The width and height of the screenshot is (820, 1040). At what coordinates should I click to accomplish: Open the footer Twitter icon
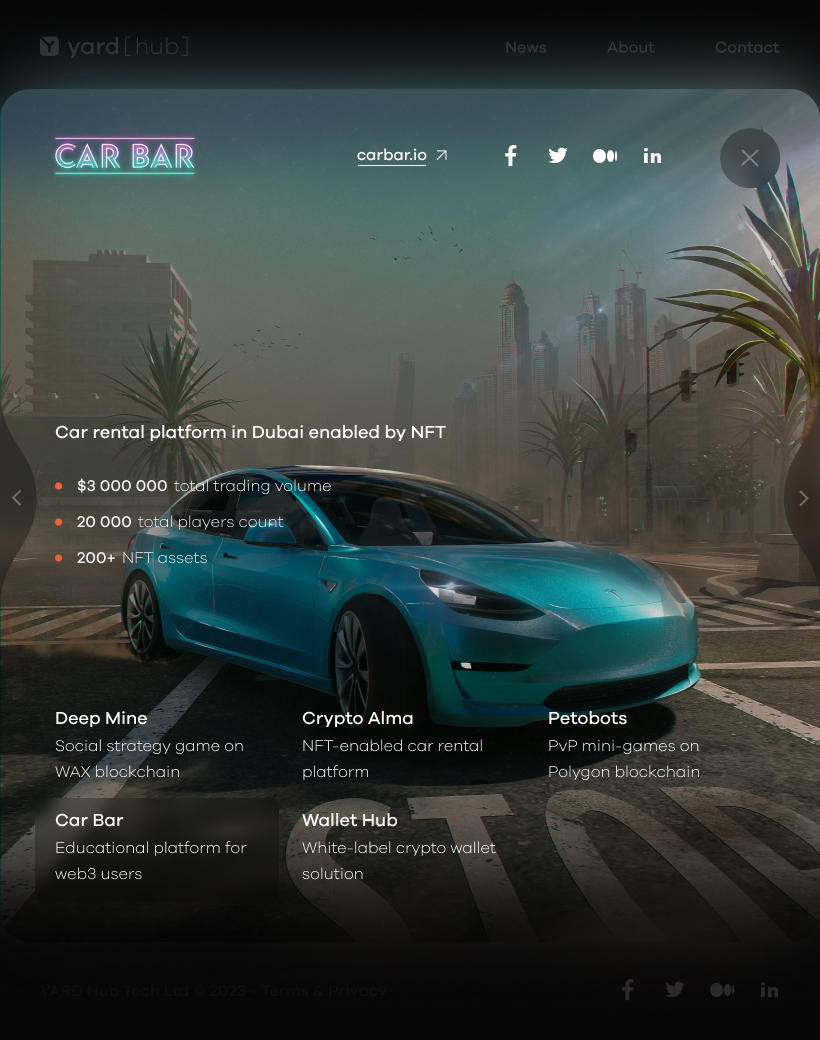675,990
